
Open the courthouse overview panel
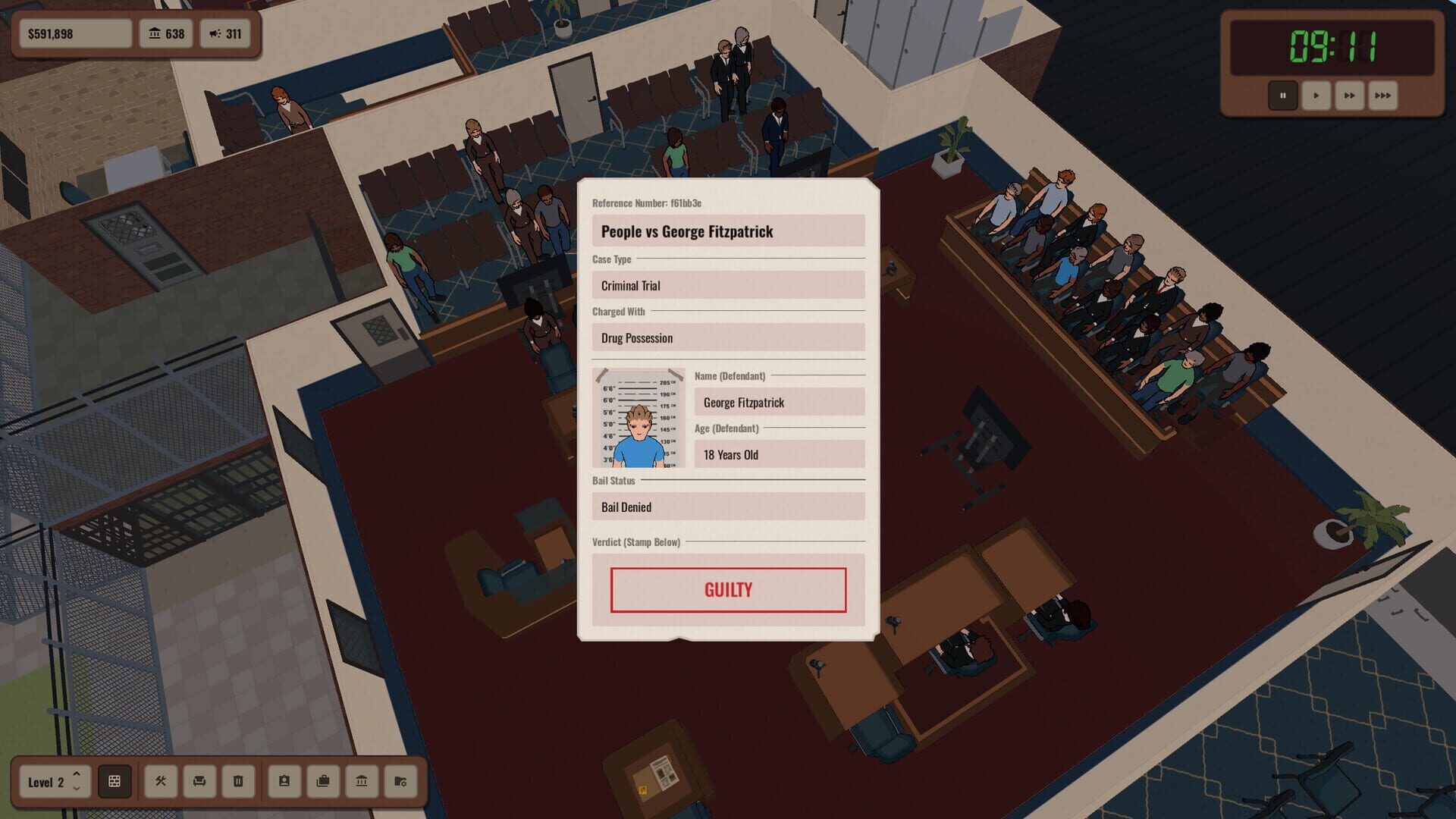[x=362, y=781]
